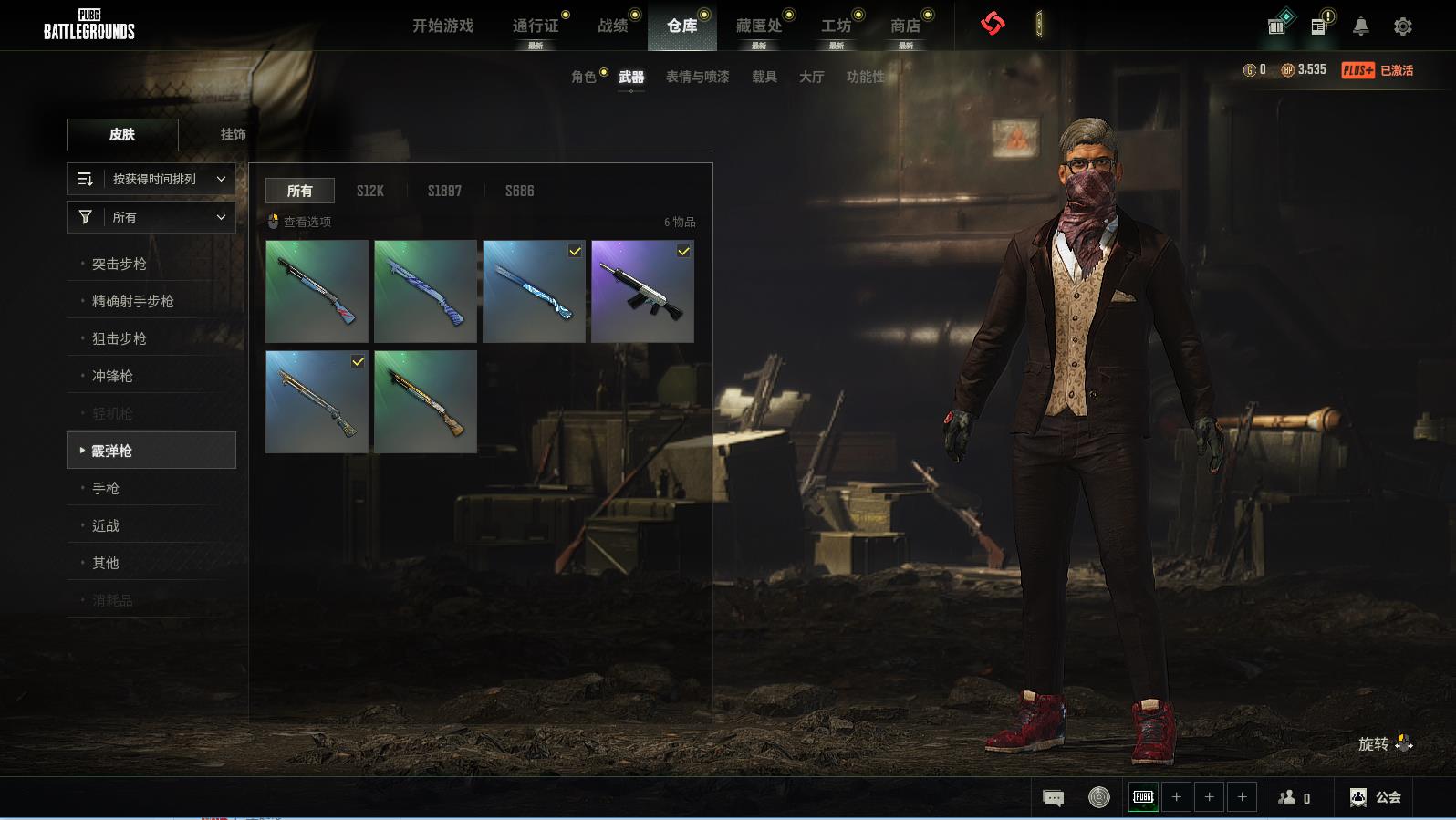Select the 手枪 pistol category
Image resolution: width=1456 pixels, height=820 pixels.
point(106,488)
